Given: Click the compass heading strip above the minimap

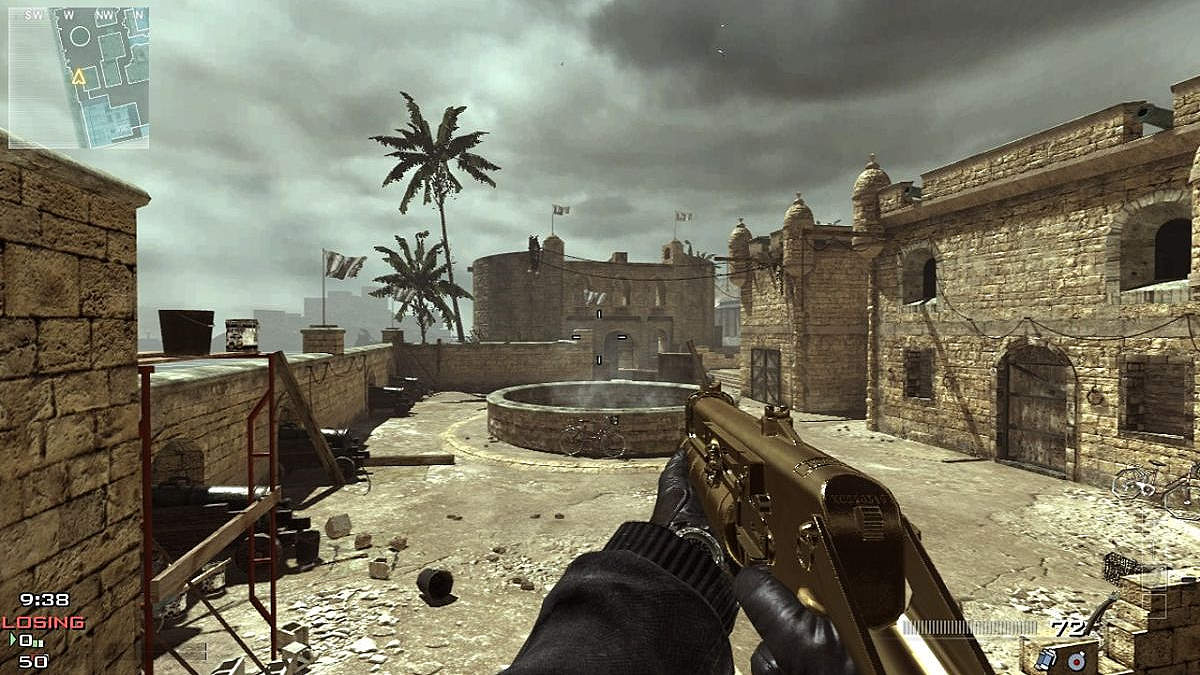Looking at the screenshot, I should click(78, 15).
